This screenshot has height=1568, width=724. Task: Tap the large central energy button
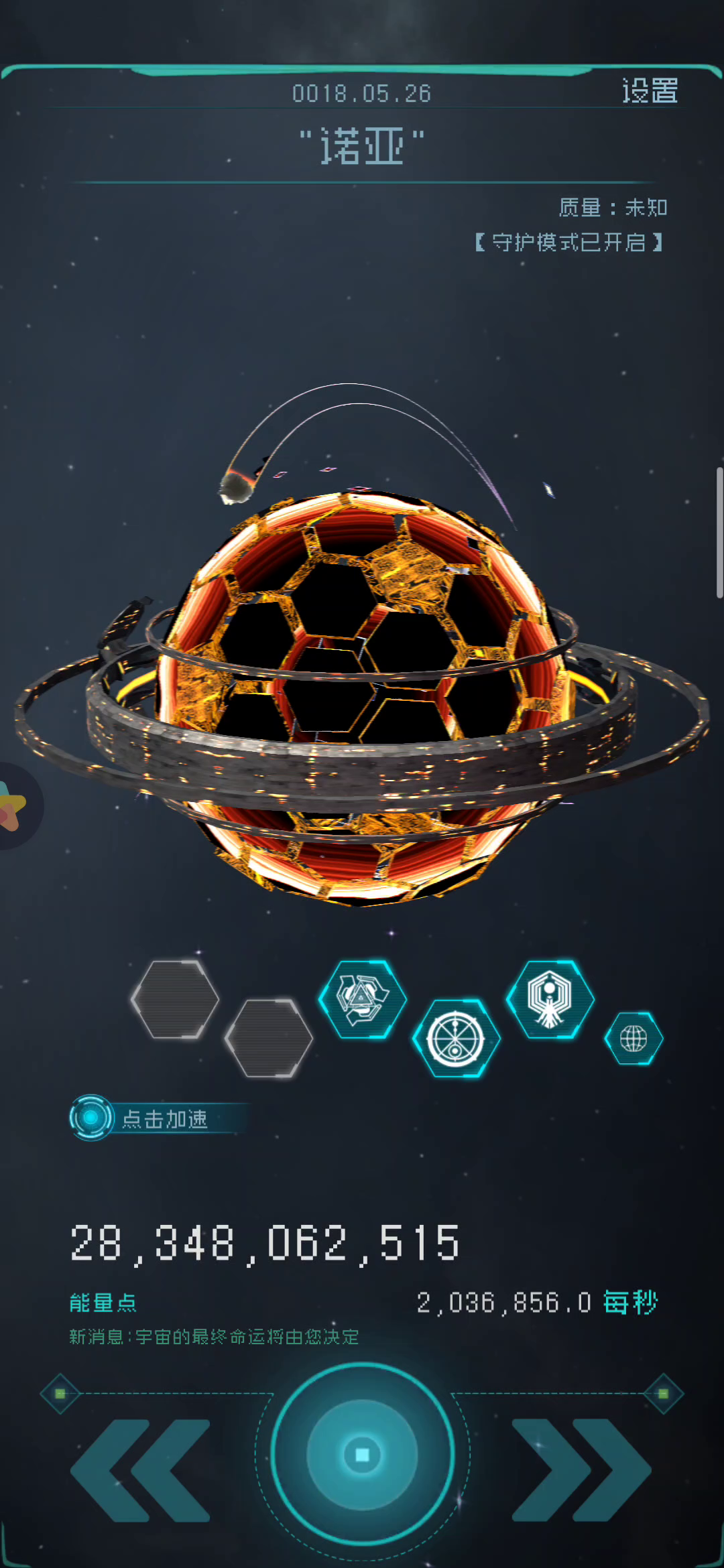tap(362, 1454)
